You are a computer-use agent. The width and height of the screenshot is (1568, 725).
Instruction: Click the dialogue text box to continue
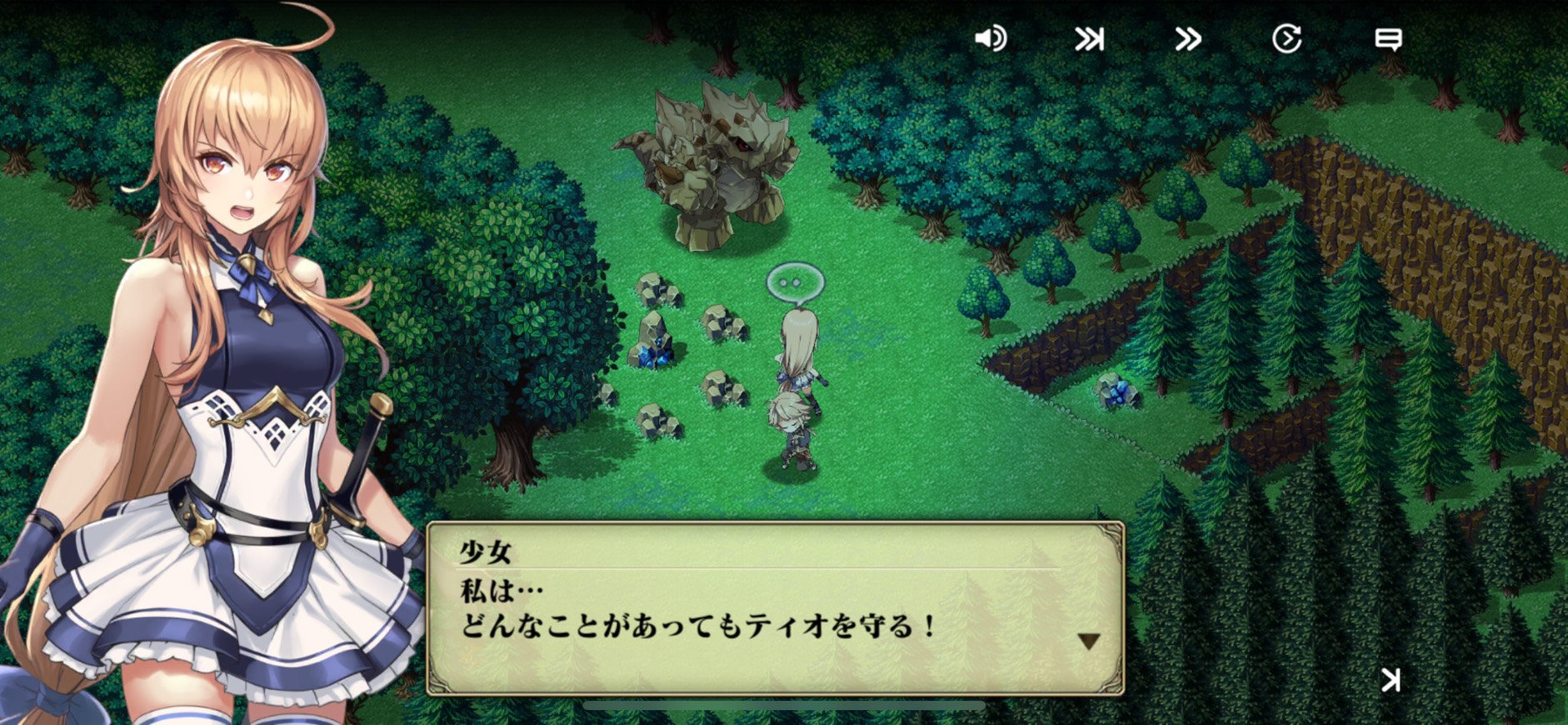[x=775, y=608]
